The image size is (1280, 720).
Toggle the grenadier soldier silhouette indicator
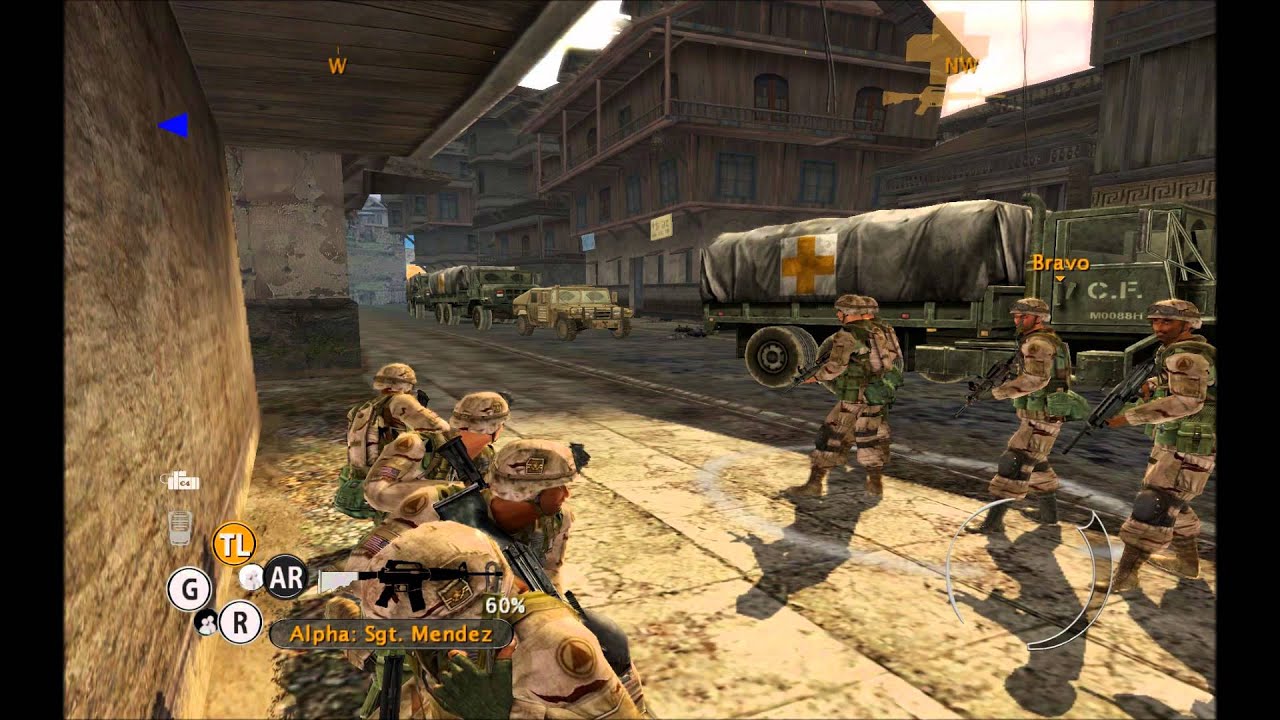click(x=251, y=578)
